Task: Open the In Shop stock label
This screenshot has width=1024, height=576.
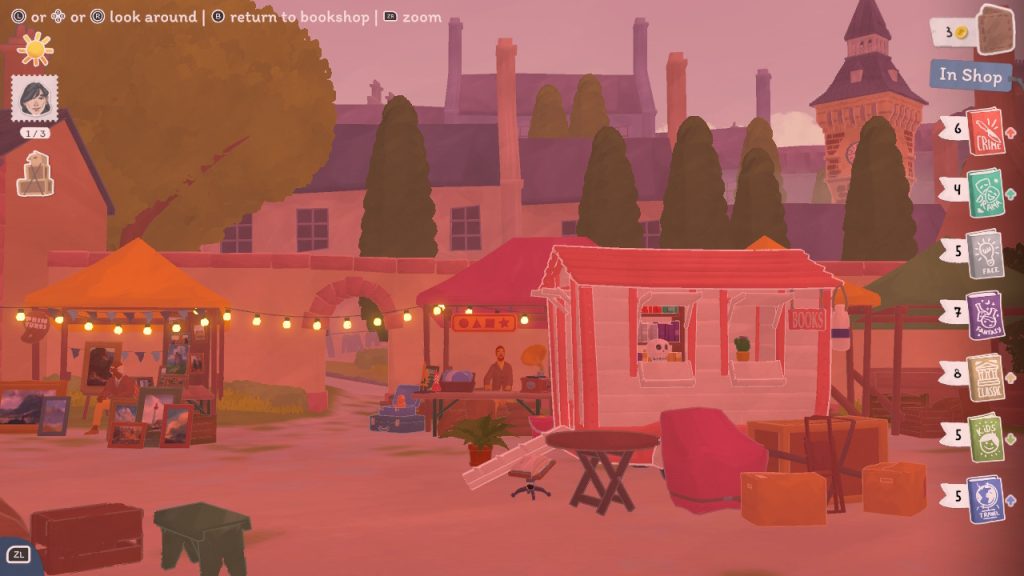Action: [x=969, y=76]
